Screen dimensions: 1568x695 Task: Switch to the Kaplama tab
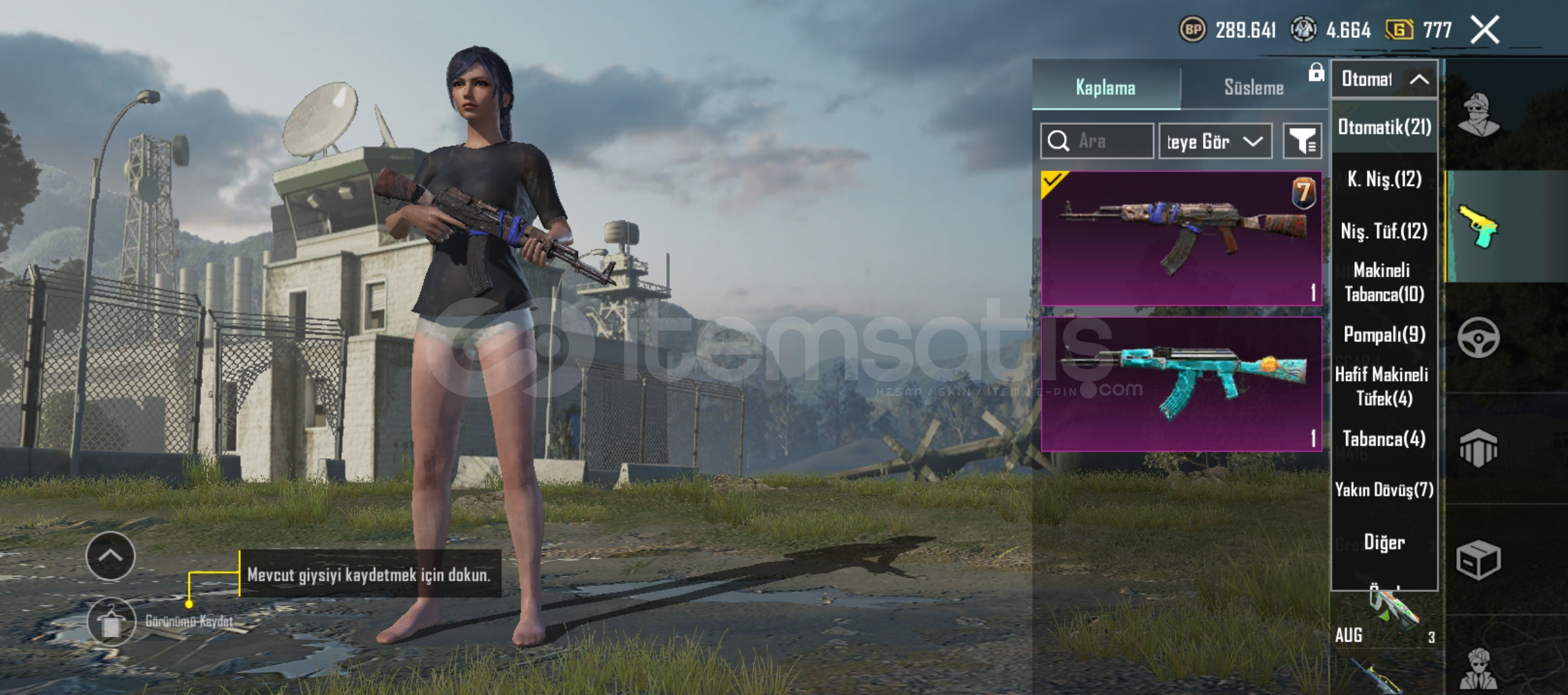pyautogui.click(x=1105, y=88)
